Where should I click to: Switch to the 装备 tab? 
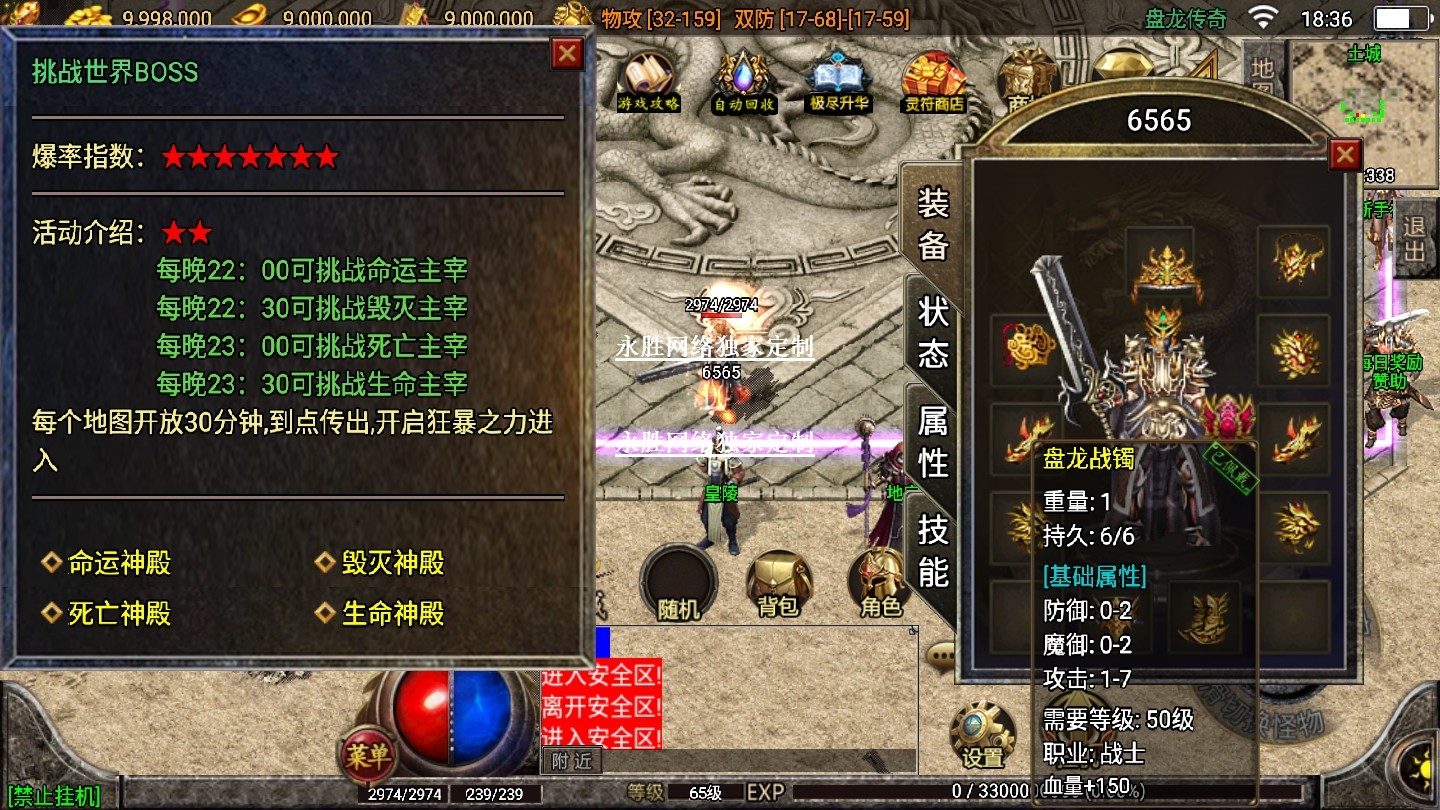pos(933,225)
